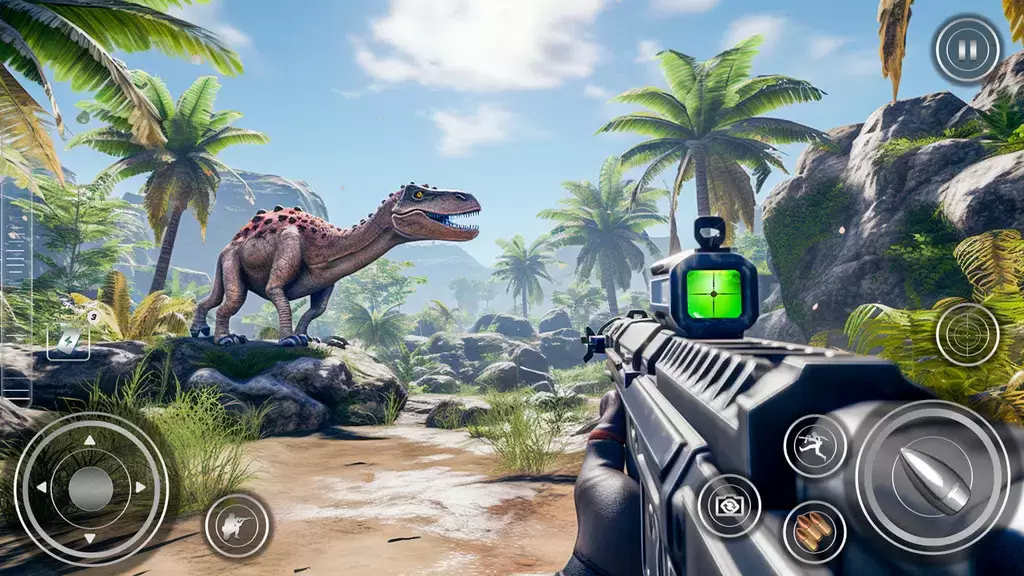Screen dimensions: 1024x576
Task: Switch camera view with the camera icon
Action: tap(729, 505)
